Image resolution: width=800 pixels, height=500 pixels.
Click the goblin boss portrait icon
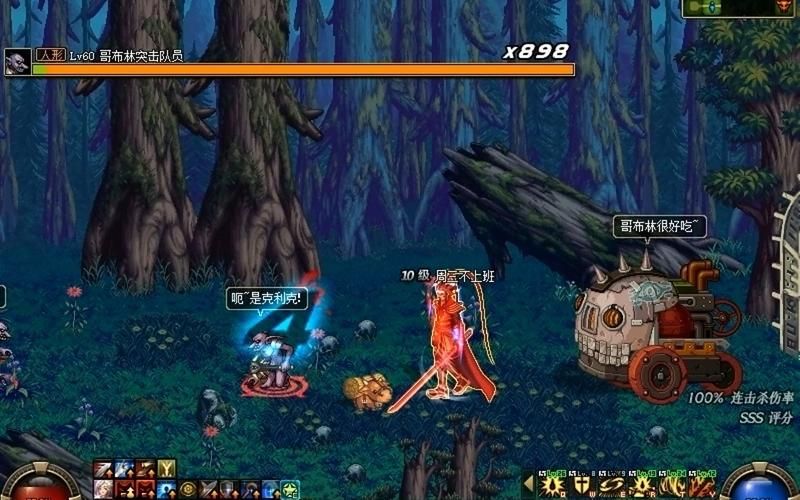click(16, 61)
